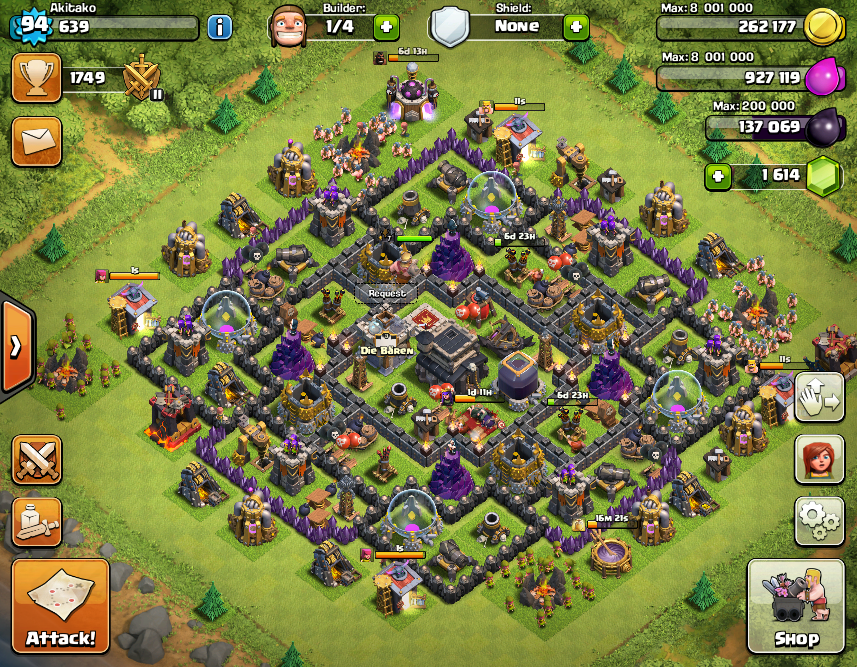Screen dimensions: 857x667
Task: Add gems with the green plus button
Action: (717, 177)
